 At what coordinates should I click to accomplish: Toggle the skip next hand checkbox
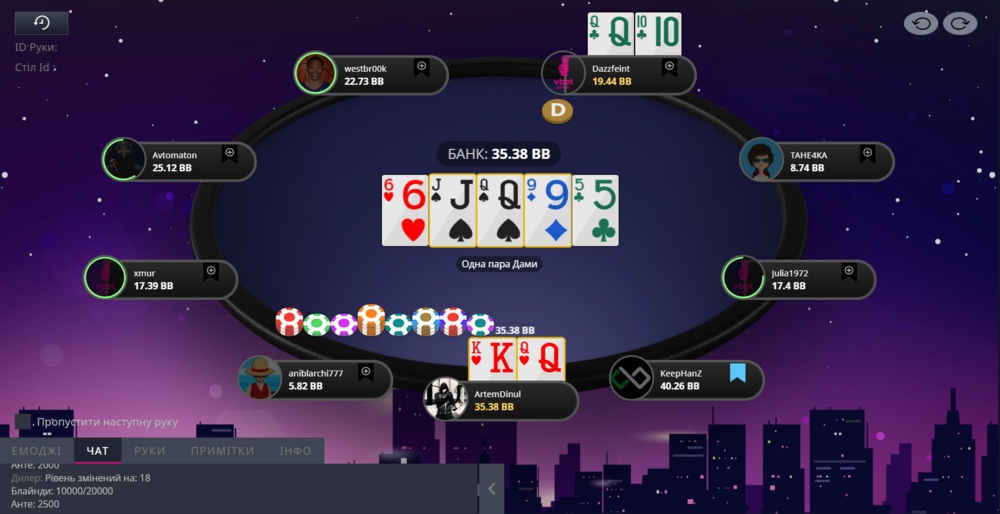(x=24, y=422)
